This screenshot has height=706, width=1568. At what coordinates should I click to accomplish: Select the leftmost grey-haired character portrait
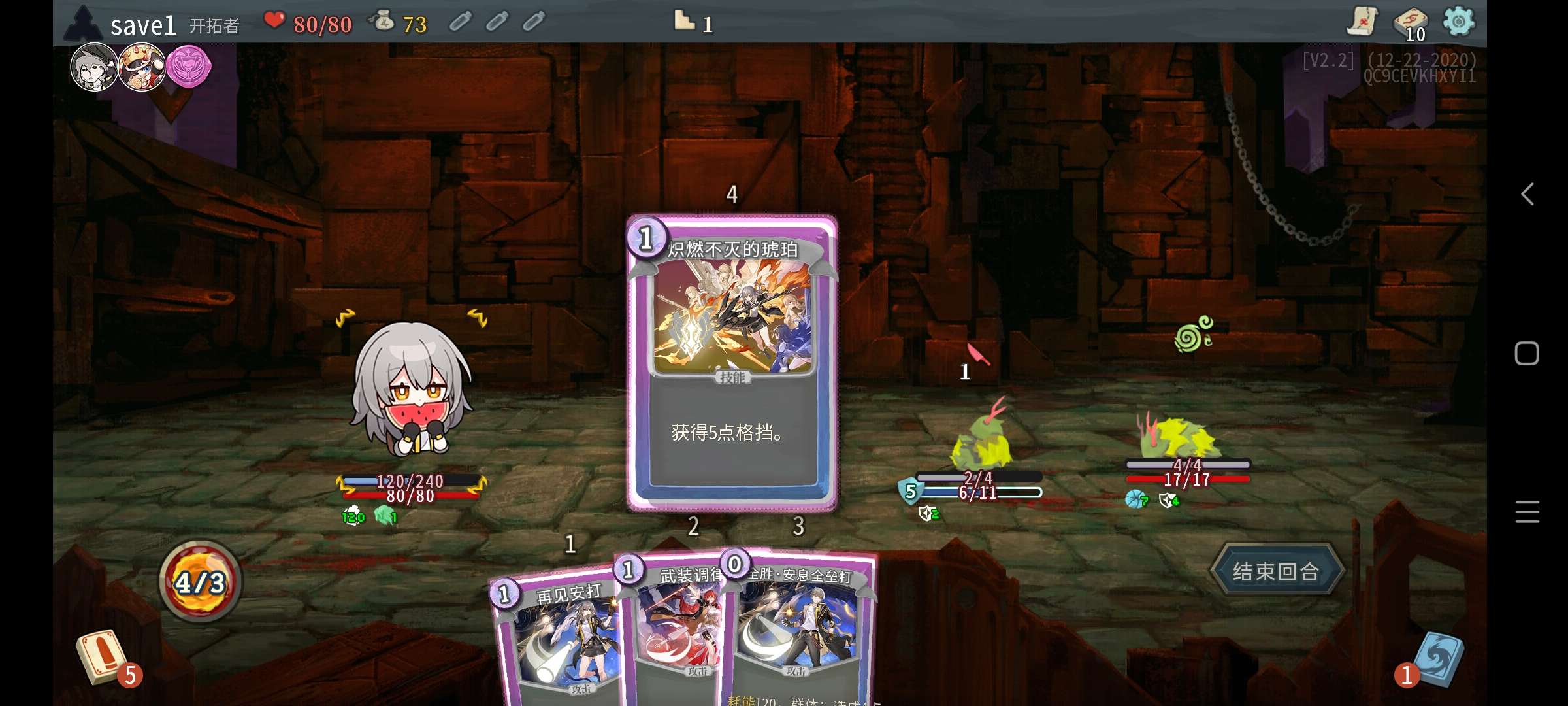pyautogui.click(x=95, y=65)
